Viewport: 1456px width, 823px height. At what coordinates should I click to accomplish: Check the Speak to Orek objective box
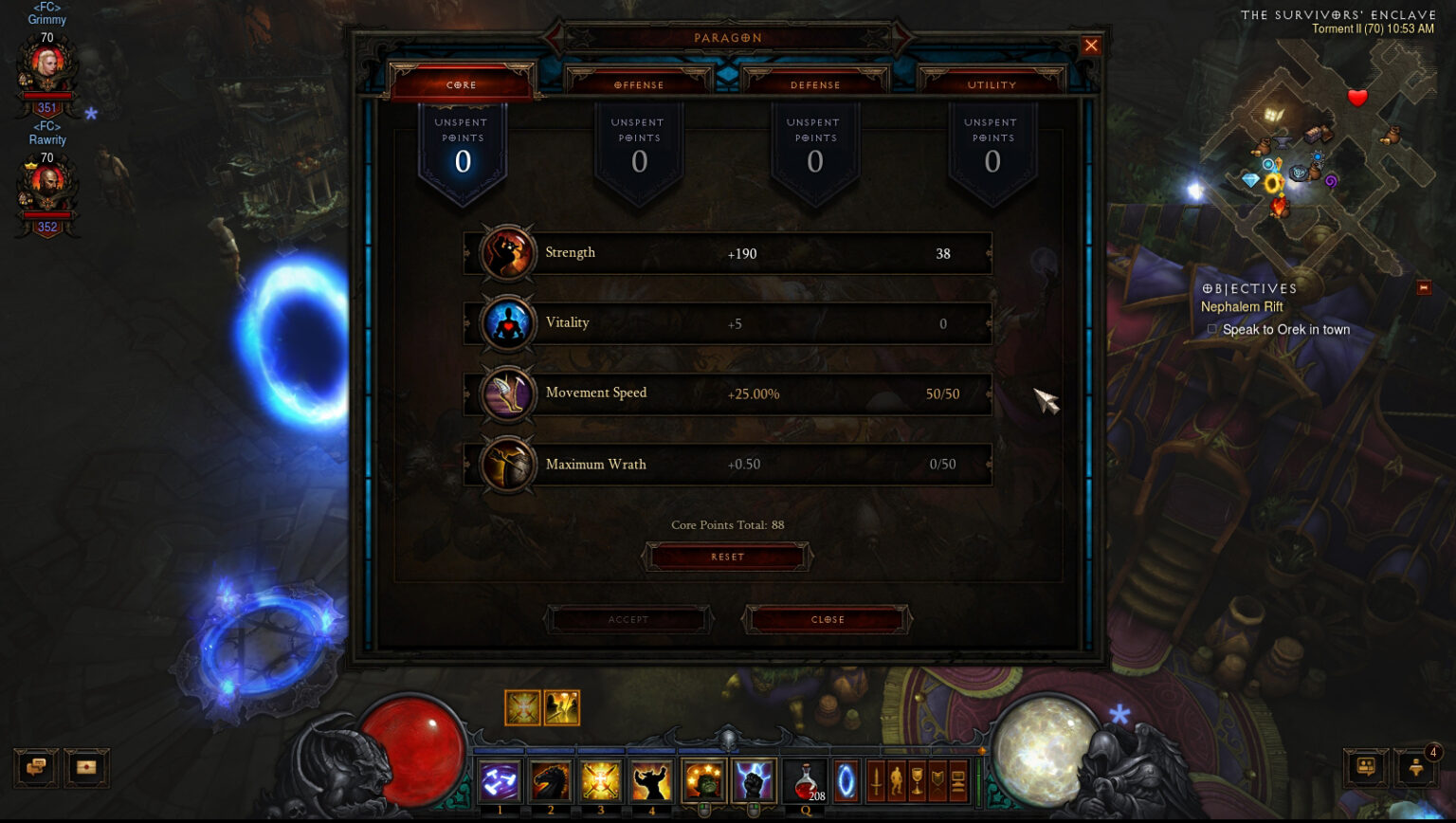point(1211,329)
